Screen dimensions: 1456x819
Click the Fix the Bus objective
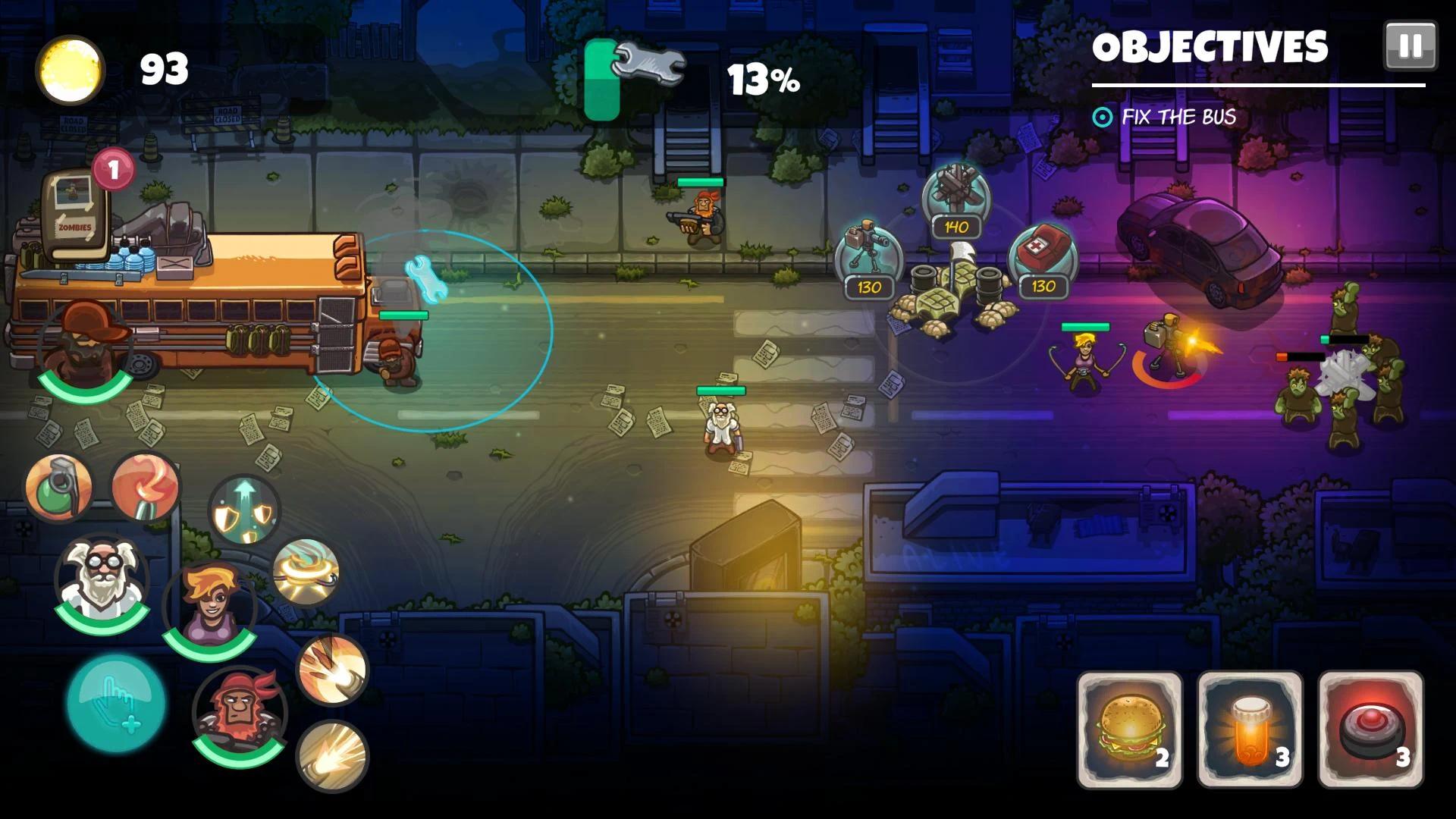(1178, 117)
